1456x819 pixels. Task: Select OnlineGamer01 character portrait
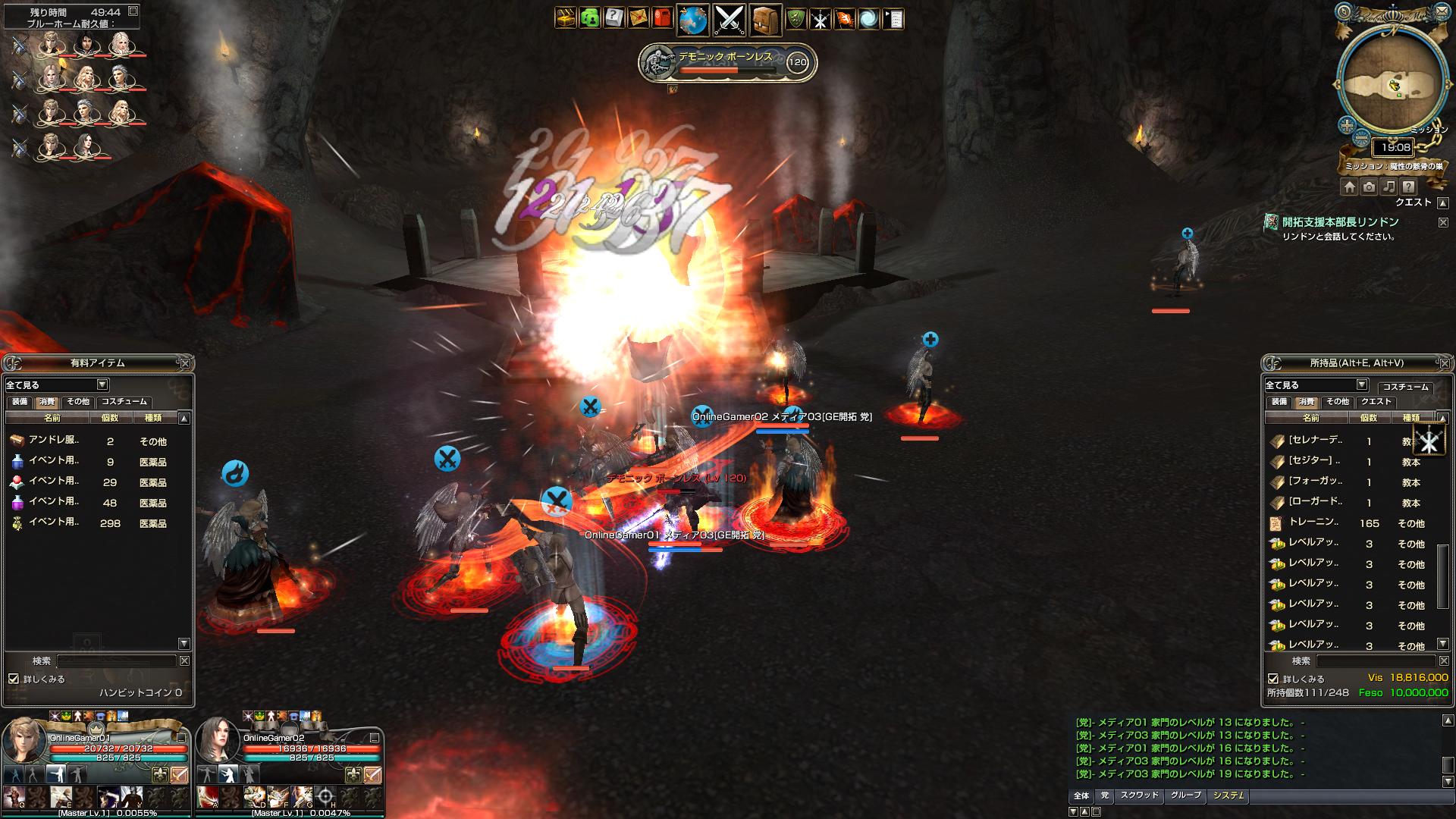coord(23,739)
